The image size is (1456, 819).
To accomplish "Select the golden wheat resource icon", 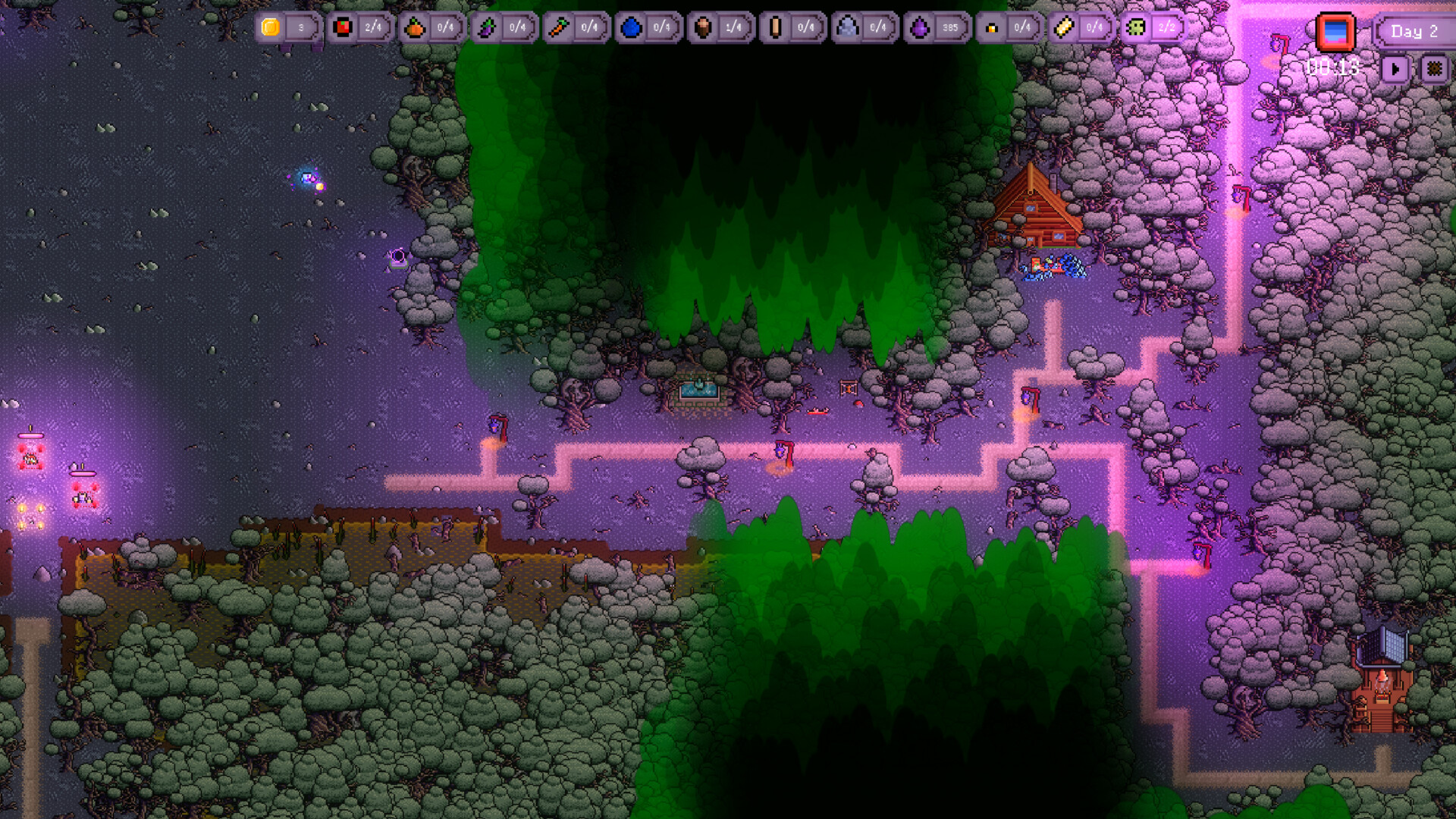I will point(1065,27).
